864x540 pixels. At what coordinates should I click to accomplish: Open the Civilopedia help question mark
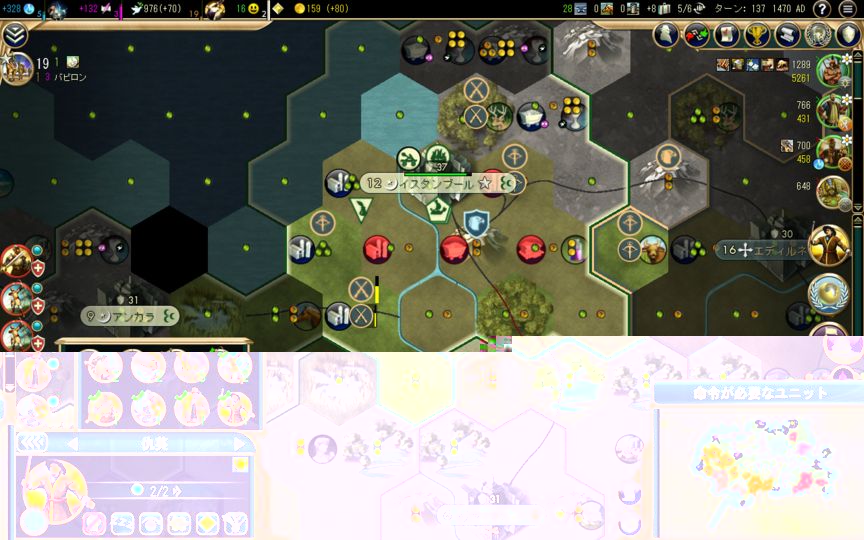(x=822, y=9)
